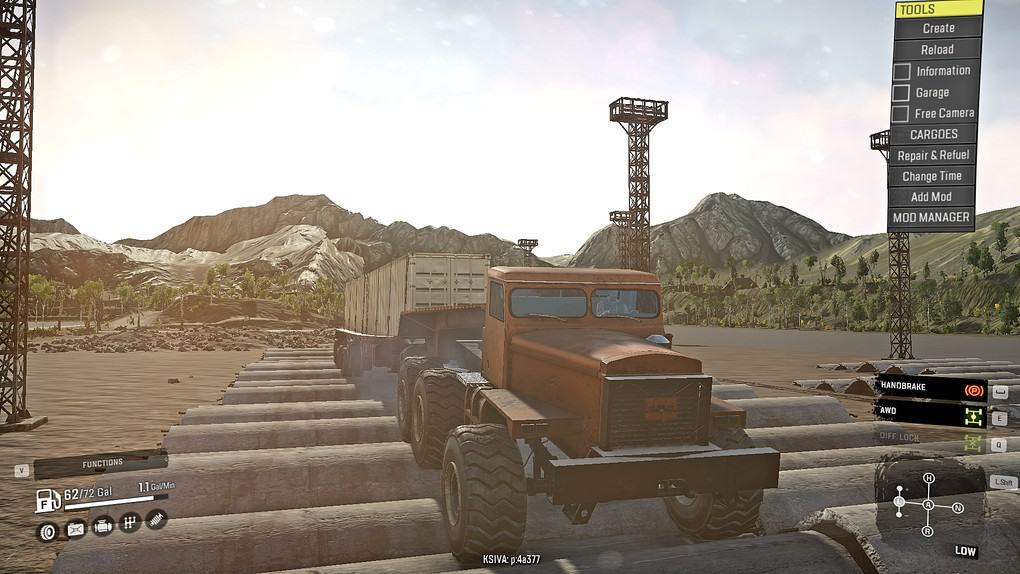The image size is (1020, 574).
Task: Enable the Garage checkbox
Action: pos(901,93)
